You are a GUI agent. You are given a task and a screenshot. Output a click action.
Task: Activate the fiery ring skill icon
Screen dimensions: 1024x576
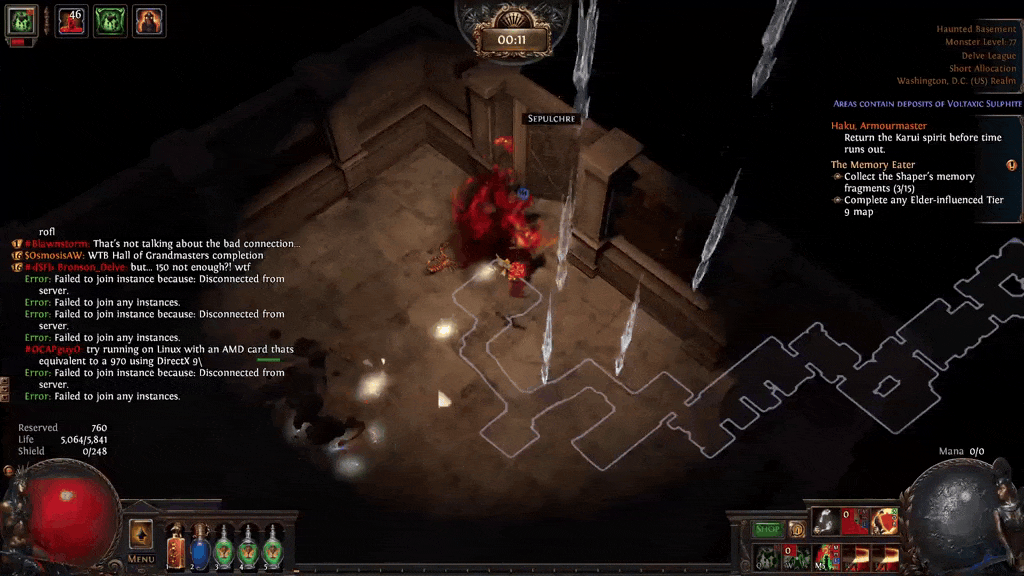coord(884,521)
